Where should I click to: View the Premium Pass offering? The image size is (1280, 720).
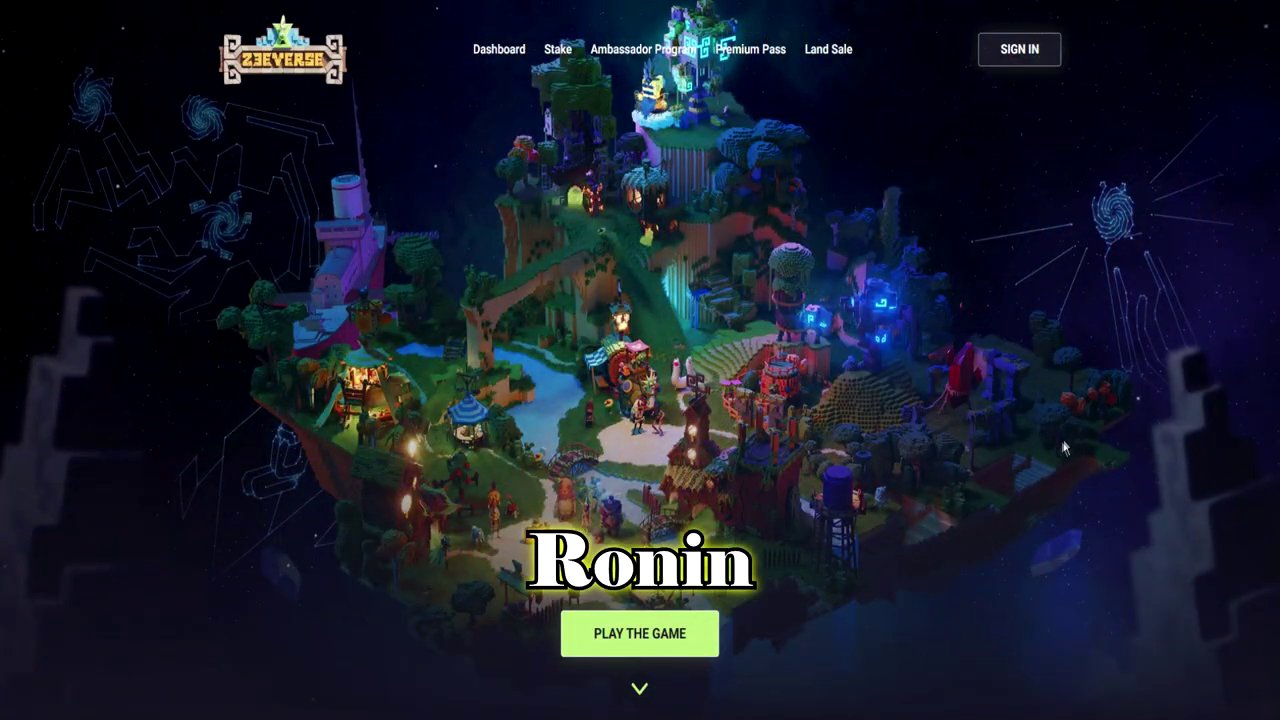pos(750,49)
